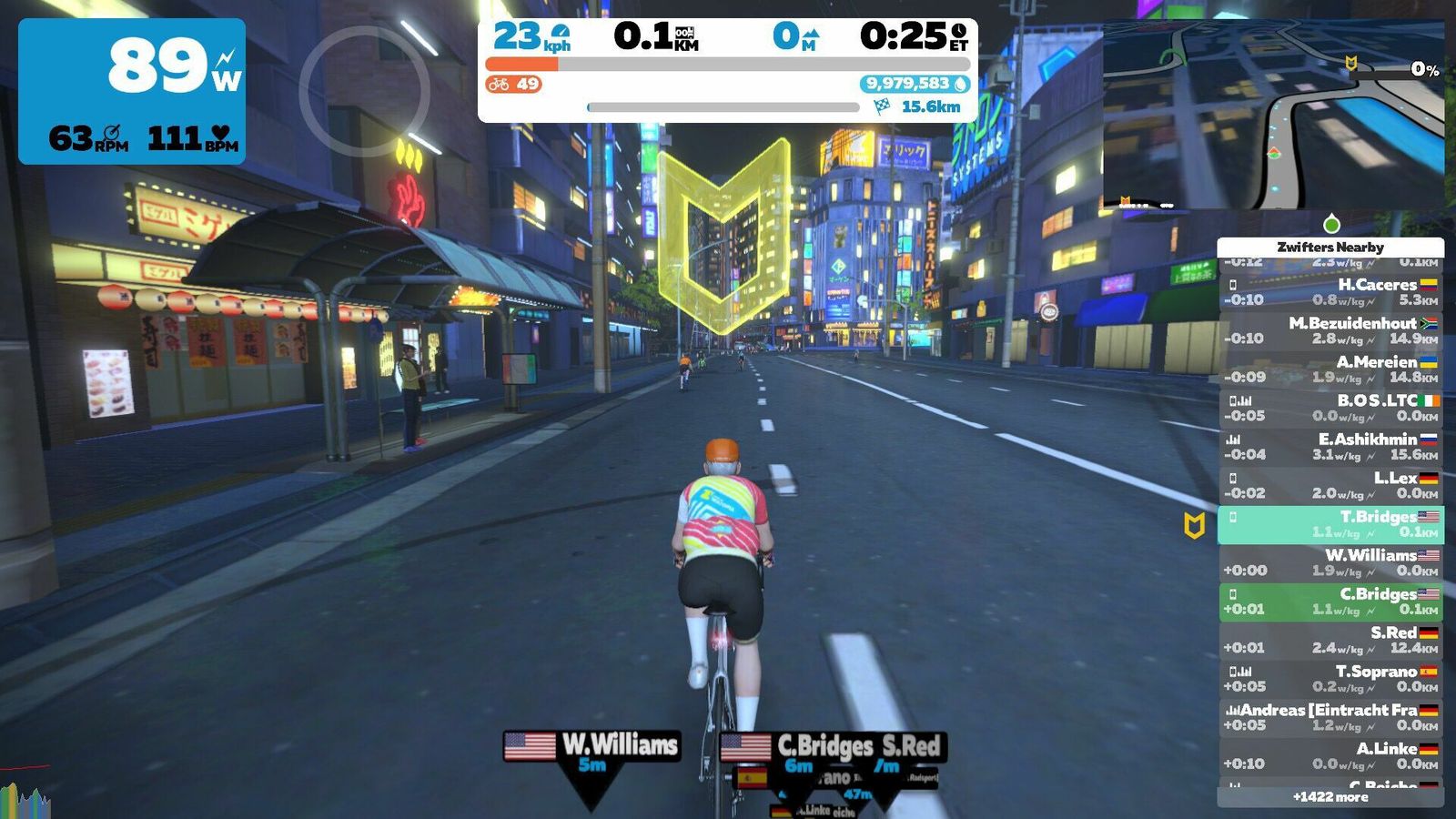Open the power and heart rate panel
This screenshot has width=1456, height=819.
tap(132, 91)
